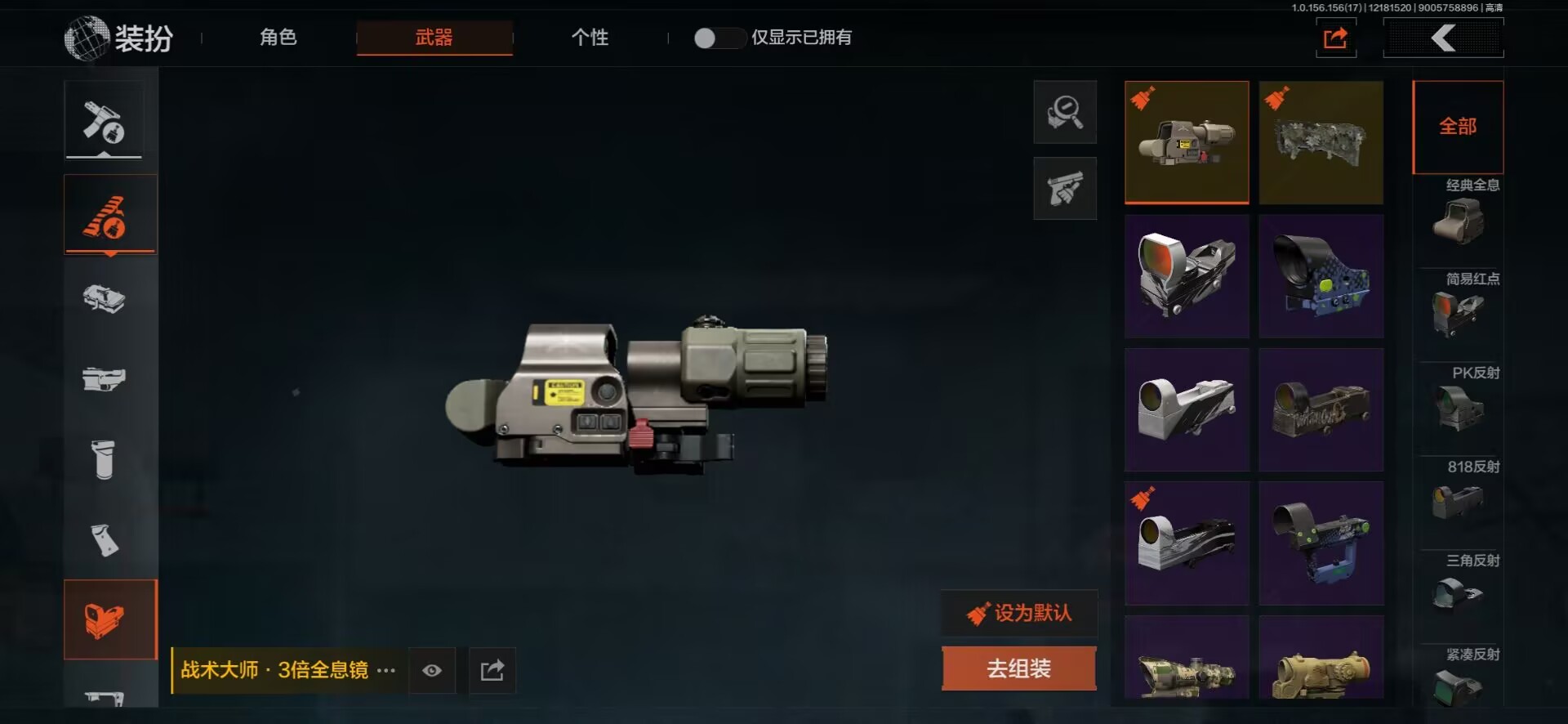Open the 个性 tab
The image size is (1568, 724).
tap(590, 38)
